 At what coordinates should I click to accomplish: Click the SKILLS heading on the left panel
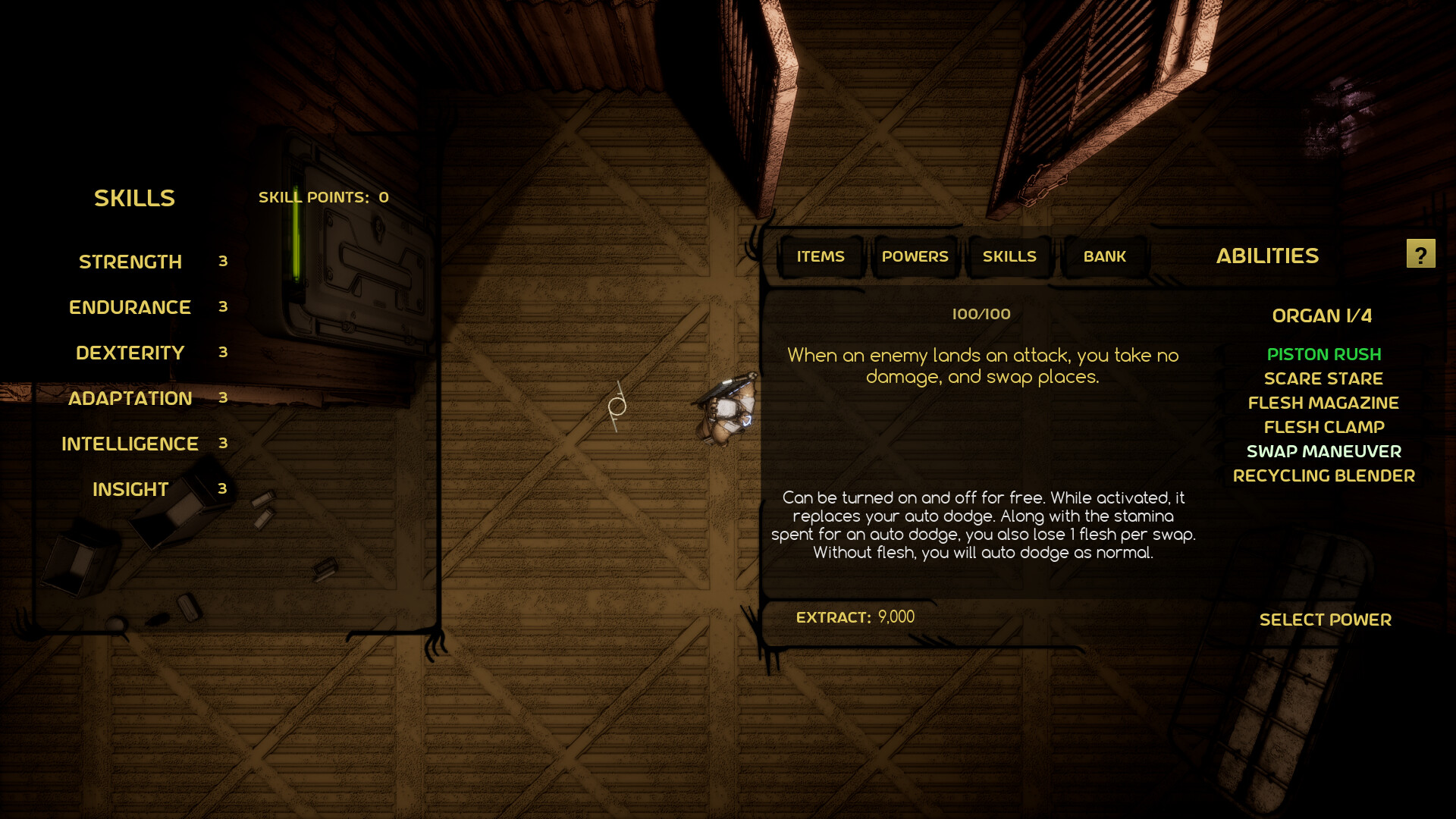coord(134,198)
